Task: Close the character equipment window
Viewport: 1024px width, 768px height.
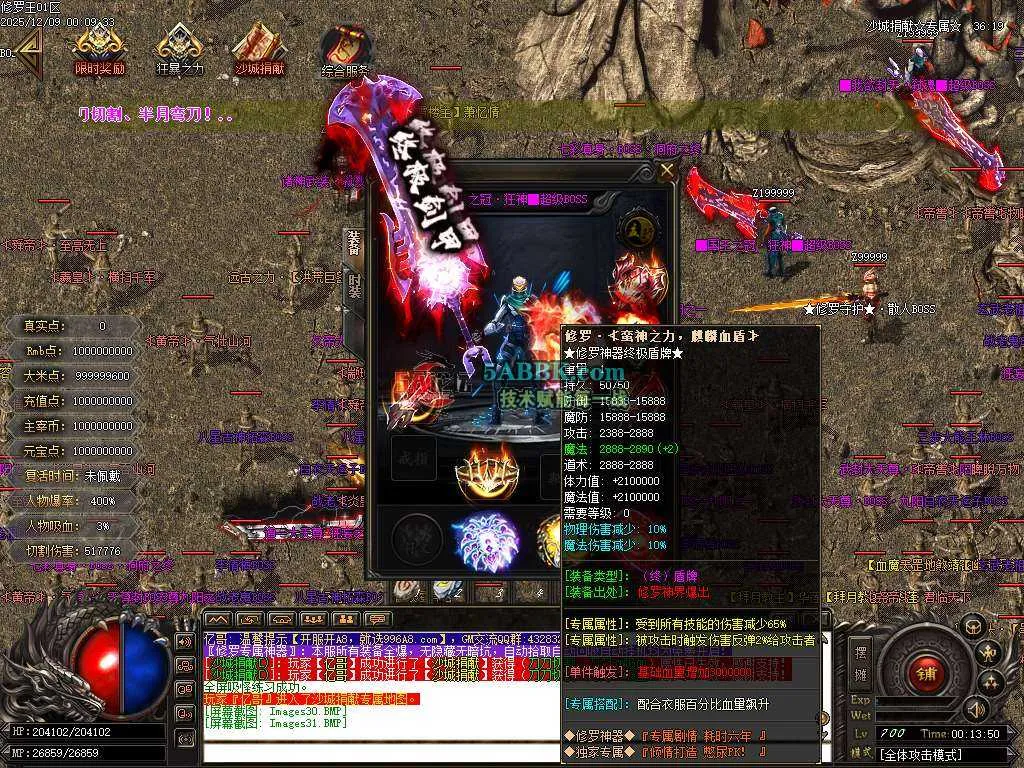Action: 667,170
